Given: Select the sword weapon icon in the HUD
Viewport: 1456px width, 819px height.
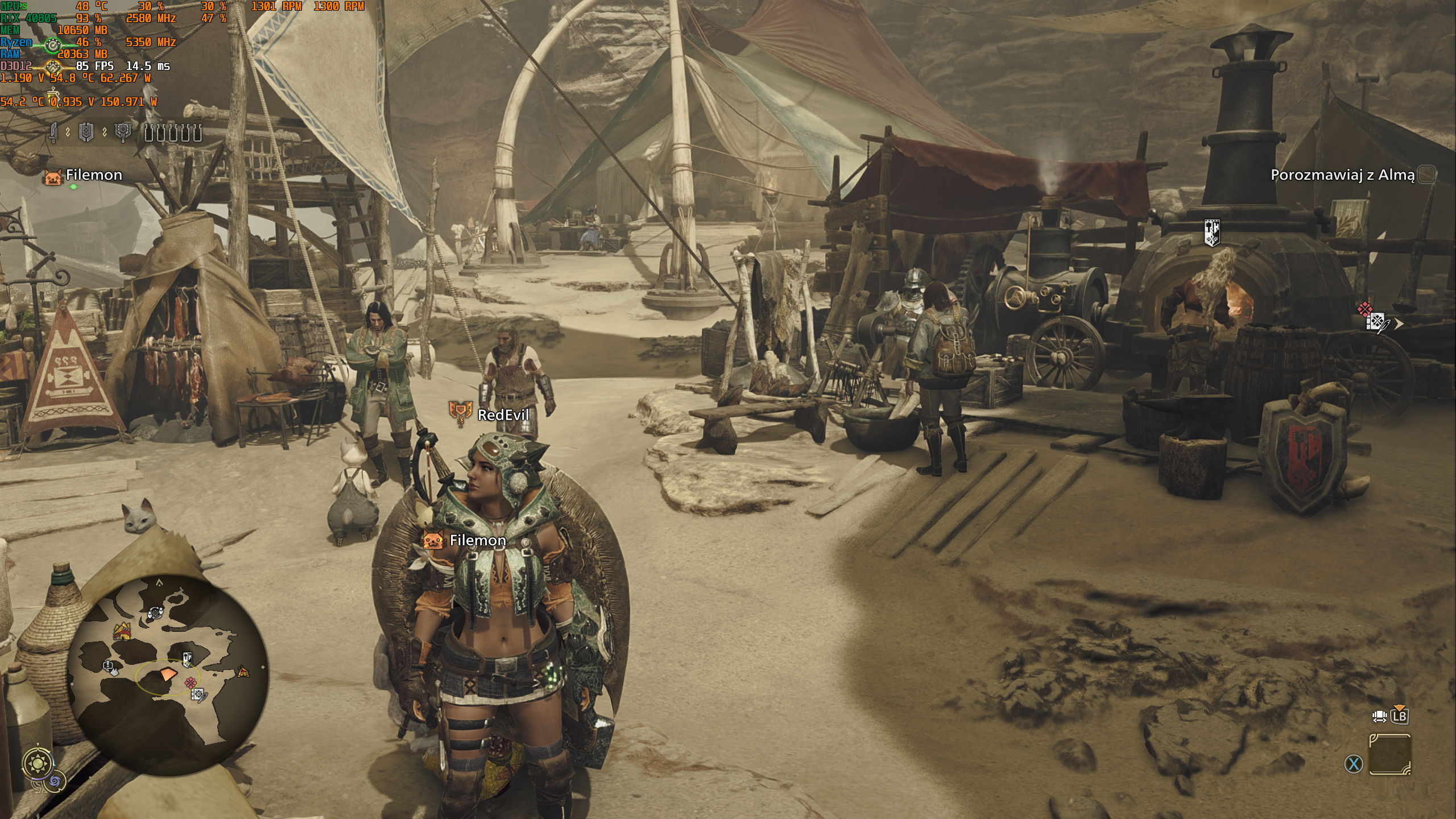Looking at the screenshot, I should (x=53, y=133).
